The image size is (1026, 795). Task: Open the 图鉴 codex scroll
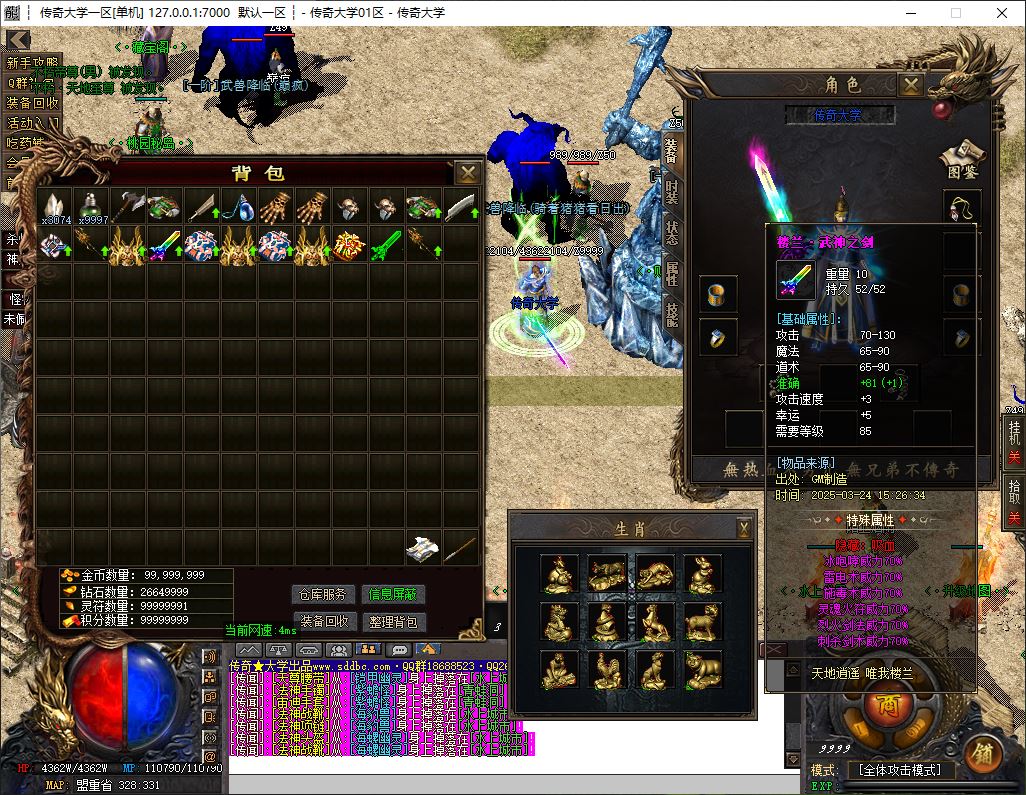[x=962, y=160]
